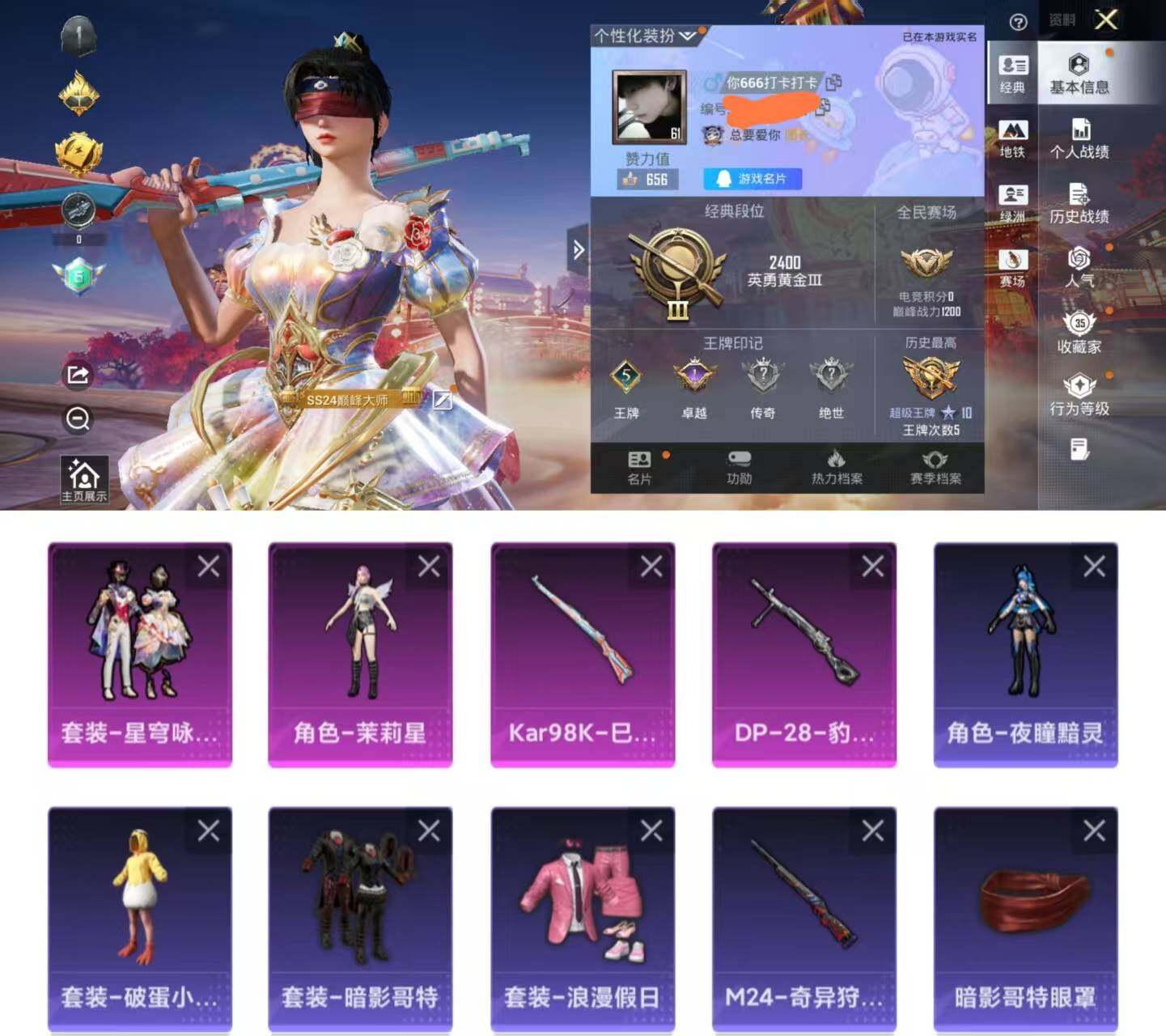Switch to the 赛季档案 season archive tab
This screenshot has height=1036, width=1166.
coord(935,468)
